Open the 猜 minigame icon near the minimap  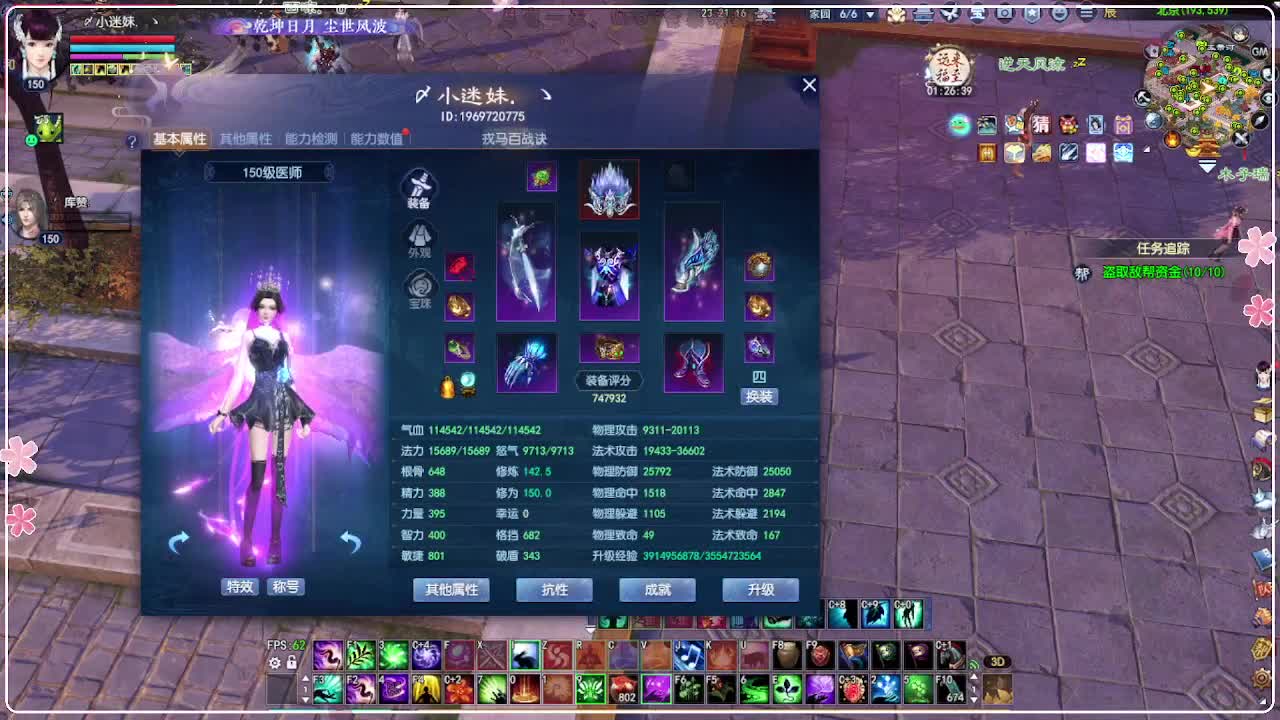click(1043, 126)
